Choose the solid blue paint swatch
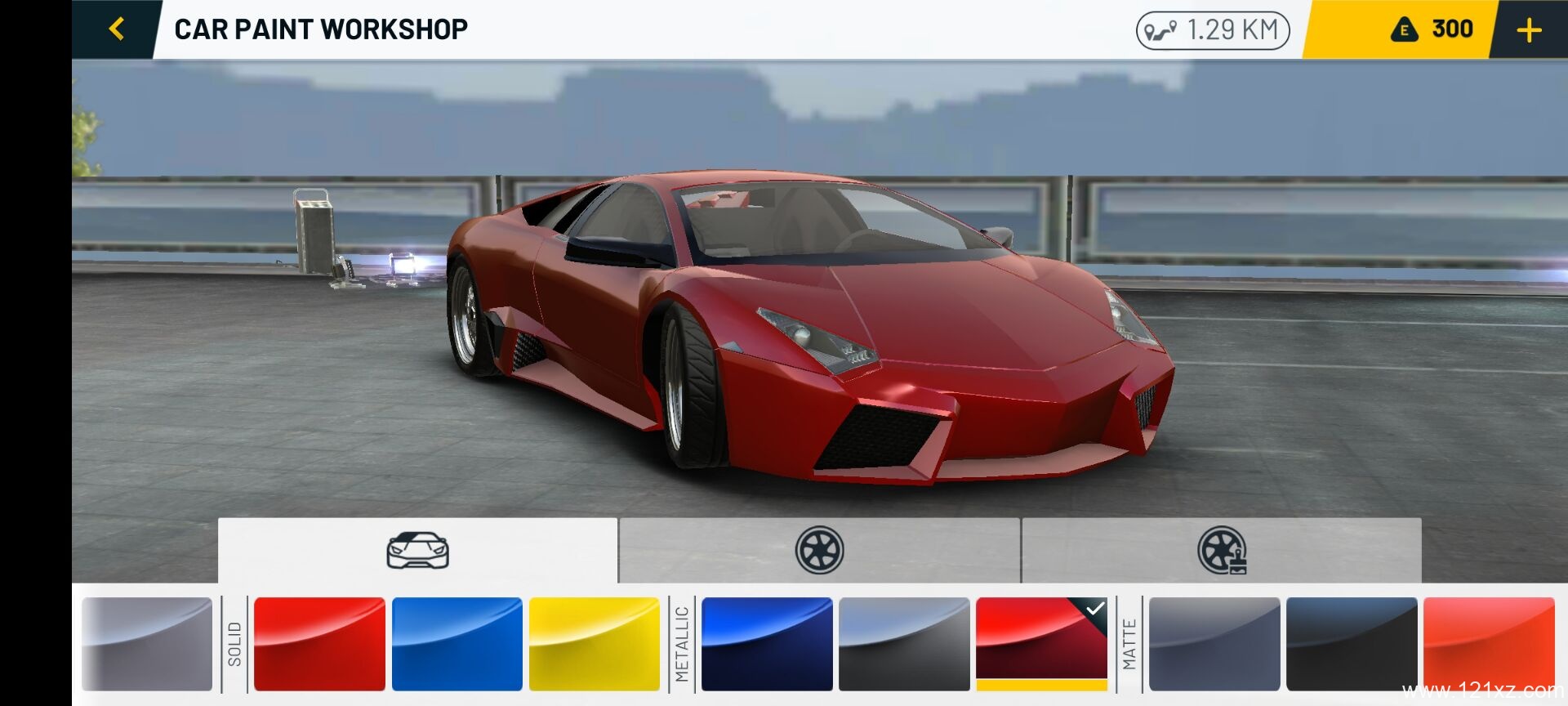Viewport: 1568px width, 706px height. point(457,644)
